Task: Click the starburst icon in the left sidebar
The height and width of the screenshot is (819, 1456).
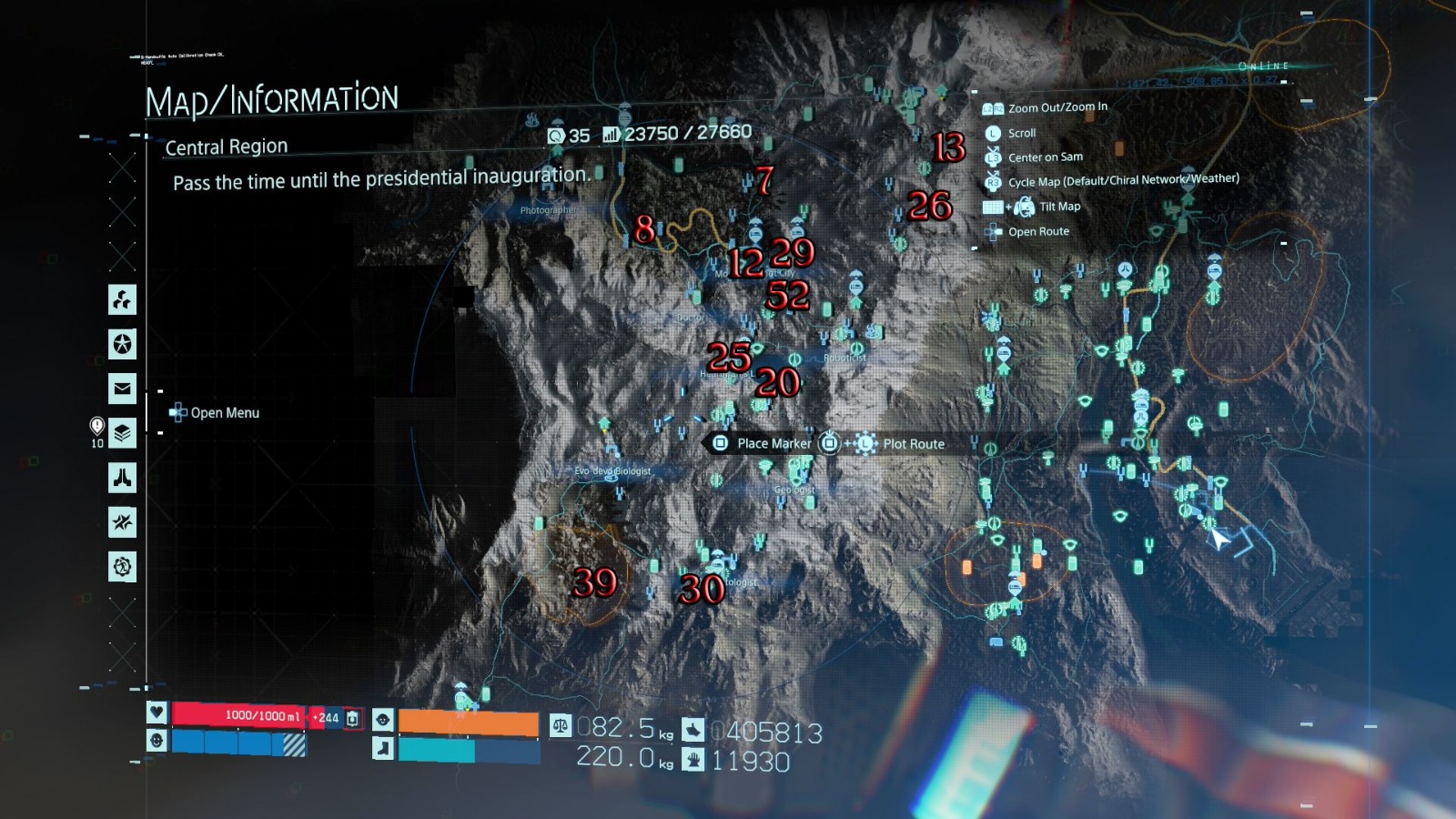Action: 123,521
